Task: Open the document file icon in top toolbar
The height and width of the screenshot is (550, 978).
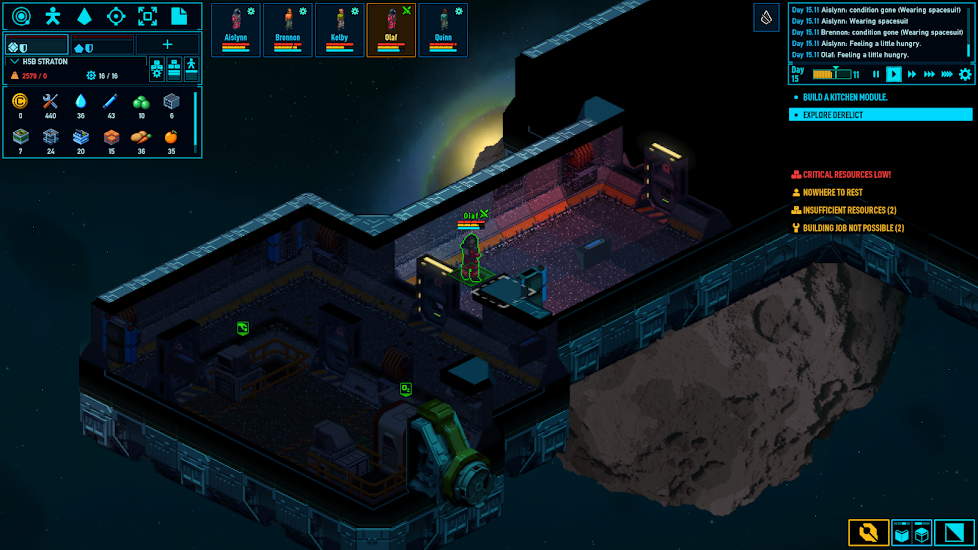Action: point(179,16)
